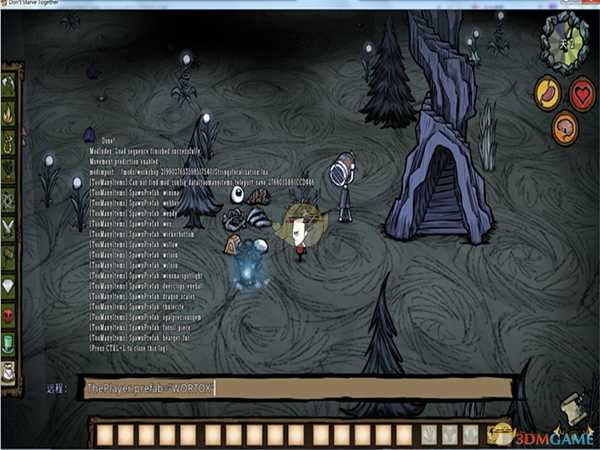The image size is (600, 450).
Task: Switch to the flame Light crafting tab
Action: point(10,111)
